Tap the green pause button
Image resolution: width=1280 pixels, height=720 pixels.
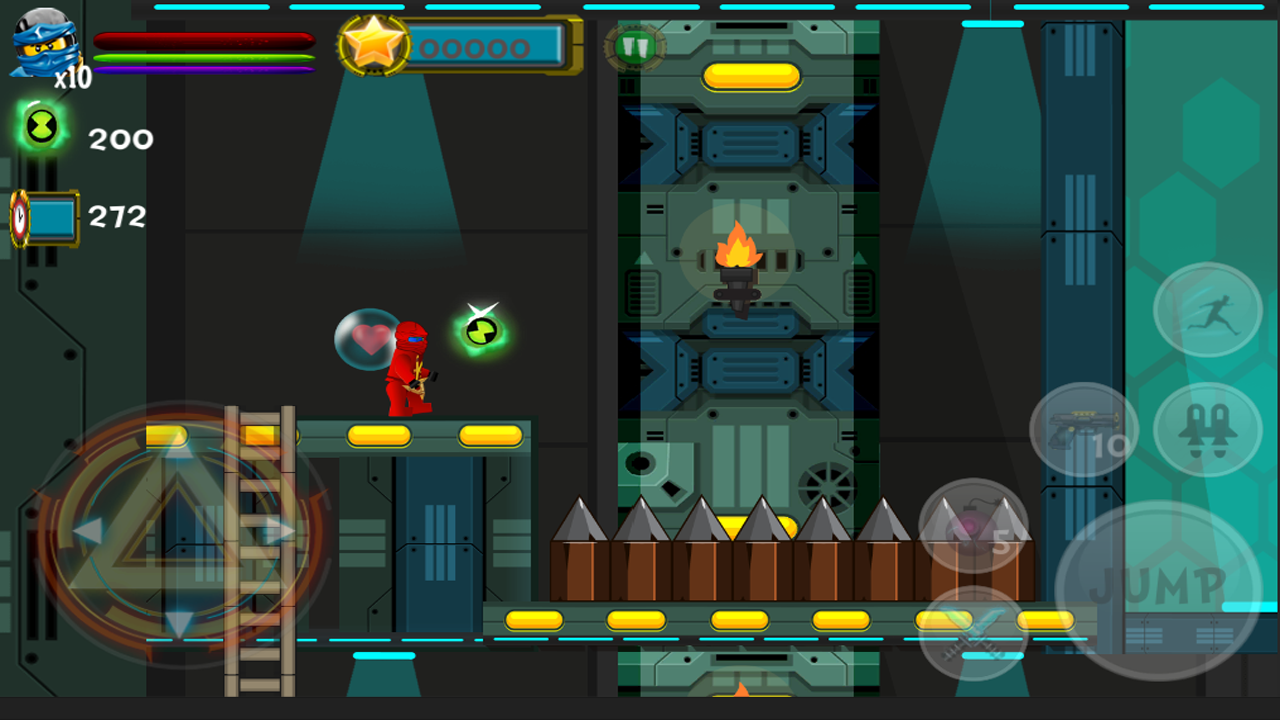634,45
